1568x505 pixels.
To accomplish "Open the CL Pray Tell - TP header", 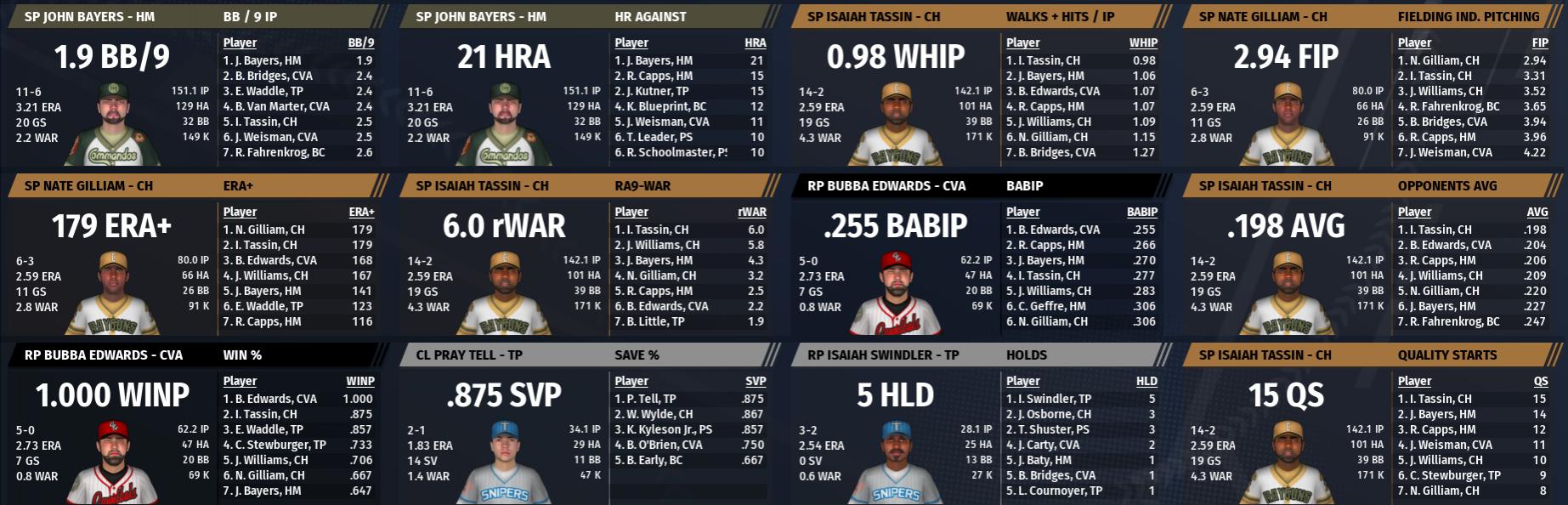I will click(x=469, y=355).
